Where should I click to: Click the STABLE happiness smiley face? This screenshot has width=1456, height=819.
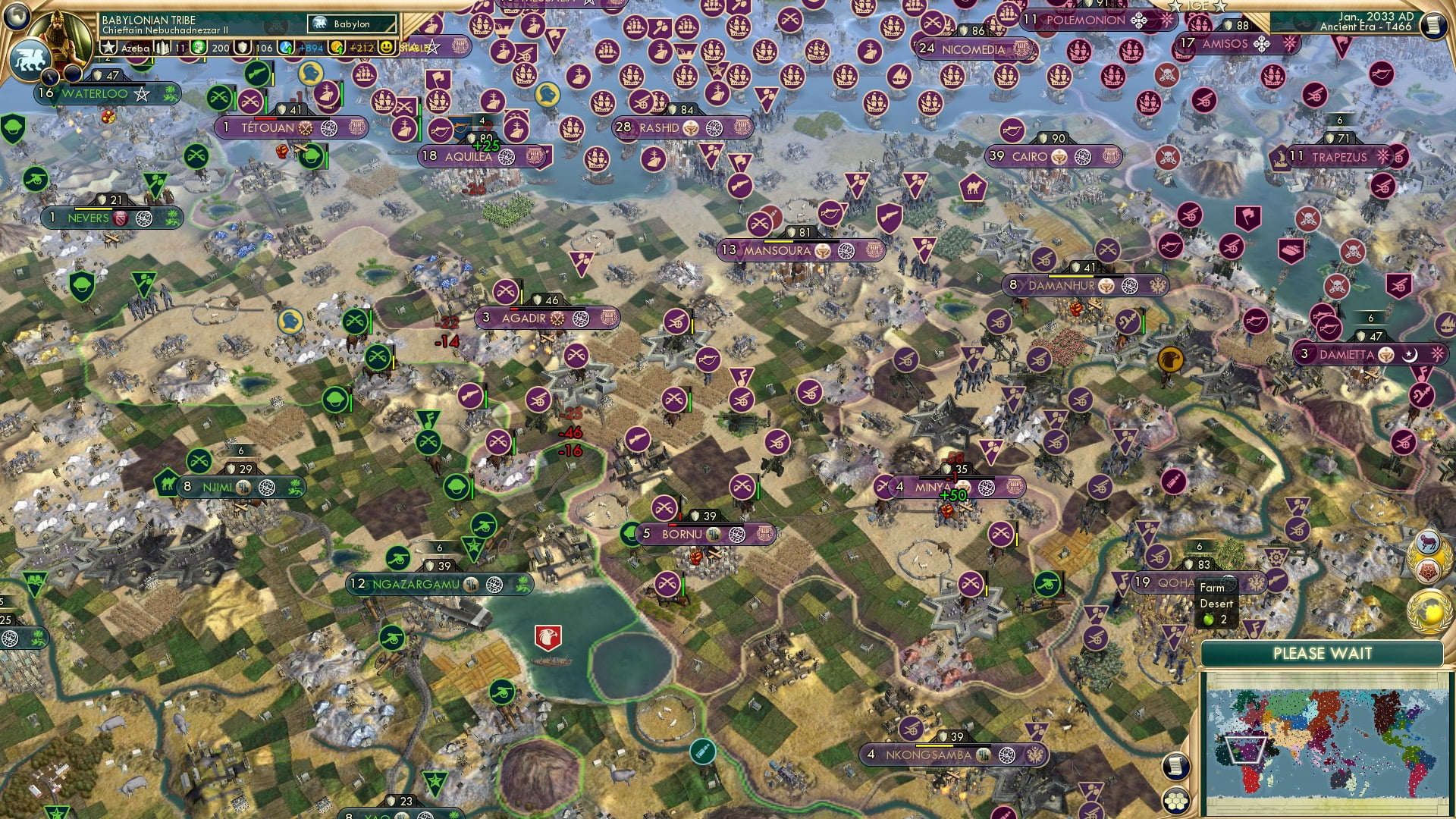click(387, 47)
